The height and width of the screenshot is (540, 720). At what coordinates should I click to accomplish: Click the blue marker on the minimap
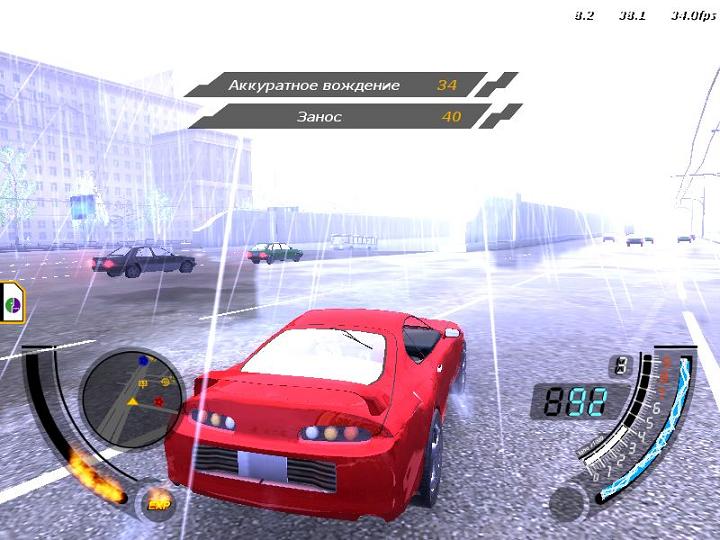[x=143, y=360]
